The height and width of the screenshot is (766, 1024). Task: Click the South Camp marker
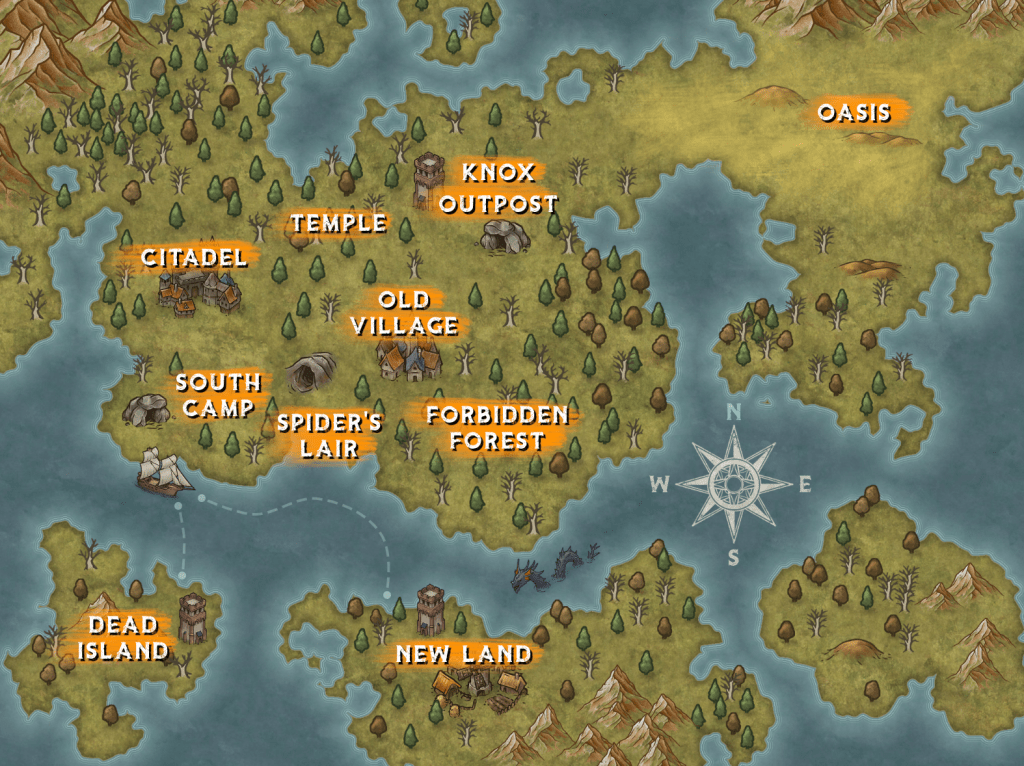coord(218,395)
